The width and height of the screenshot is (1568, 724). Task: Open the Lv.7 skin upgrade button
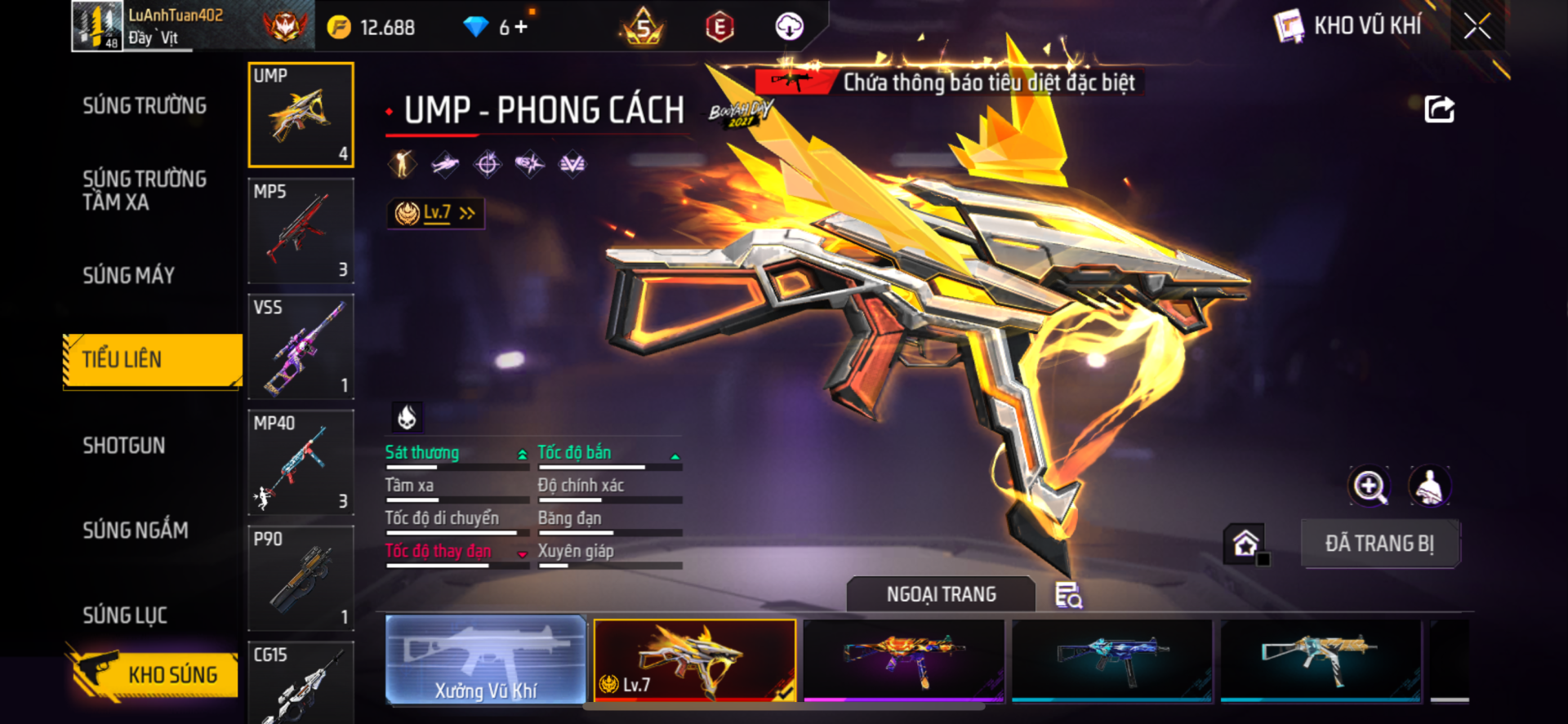[436, 213]
